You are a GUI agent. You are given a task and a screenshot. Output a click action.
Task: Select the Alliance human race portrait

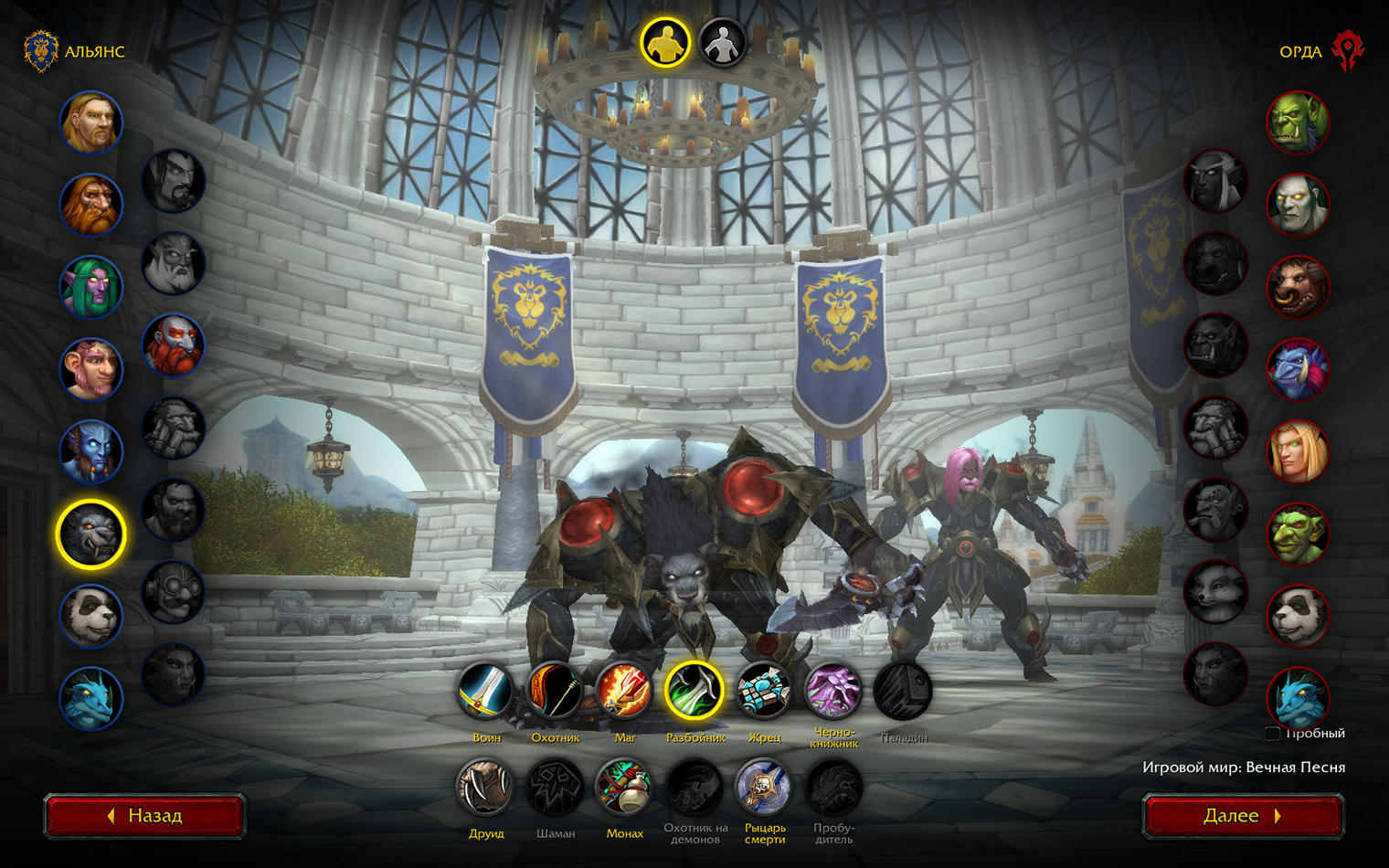click(x=91, y=122)
